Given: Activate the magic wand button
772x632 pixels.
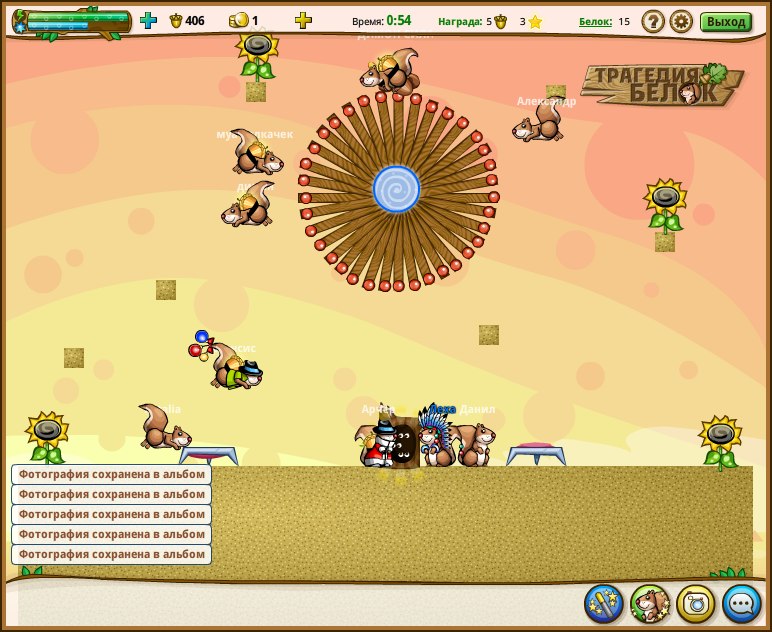Looking at the screenshot, I should pos(604,603).
